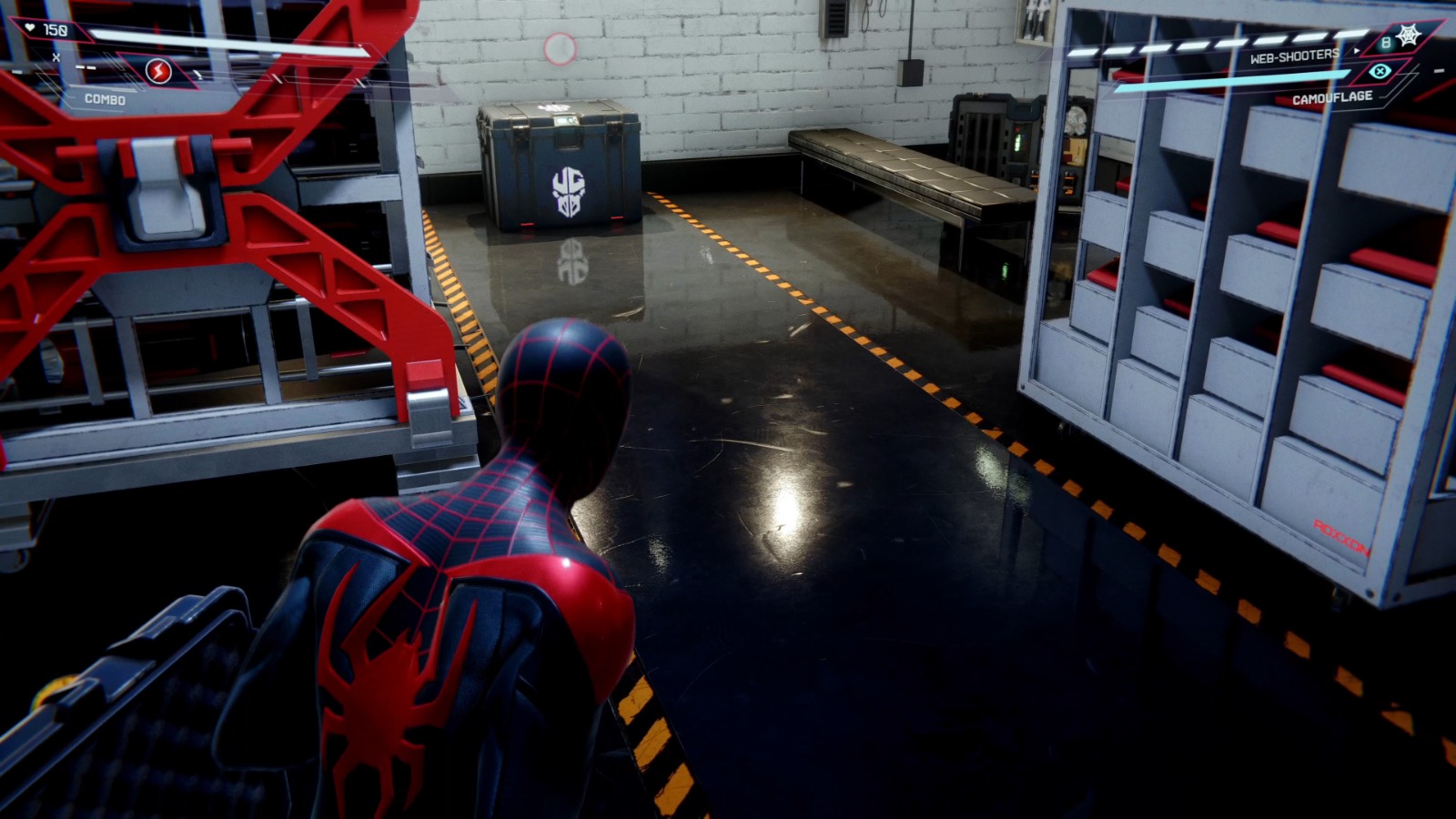Screen dimensions: 1456x819
Task: Click the combo multiplier X symbol
Action: click(56, 56)
